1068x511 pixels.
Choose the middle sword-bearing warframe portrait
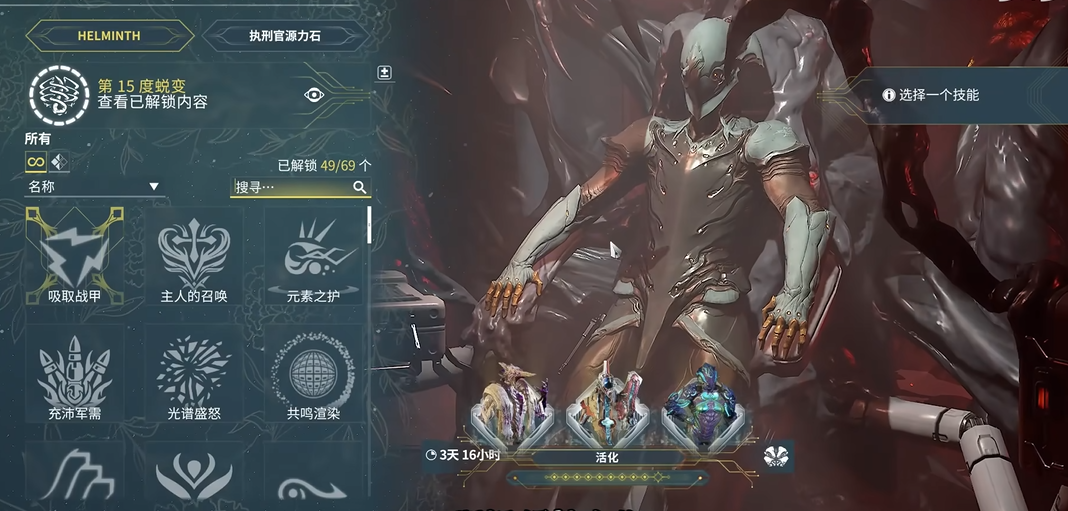[x=607, y=410]
